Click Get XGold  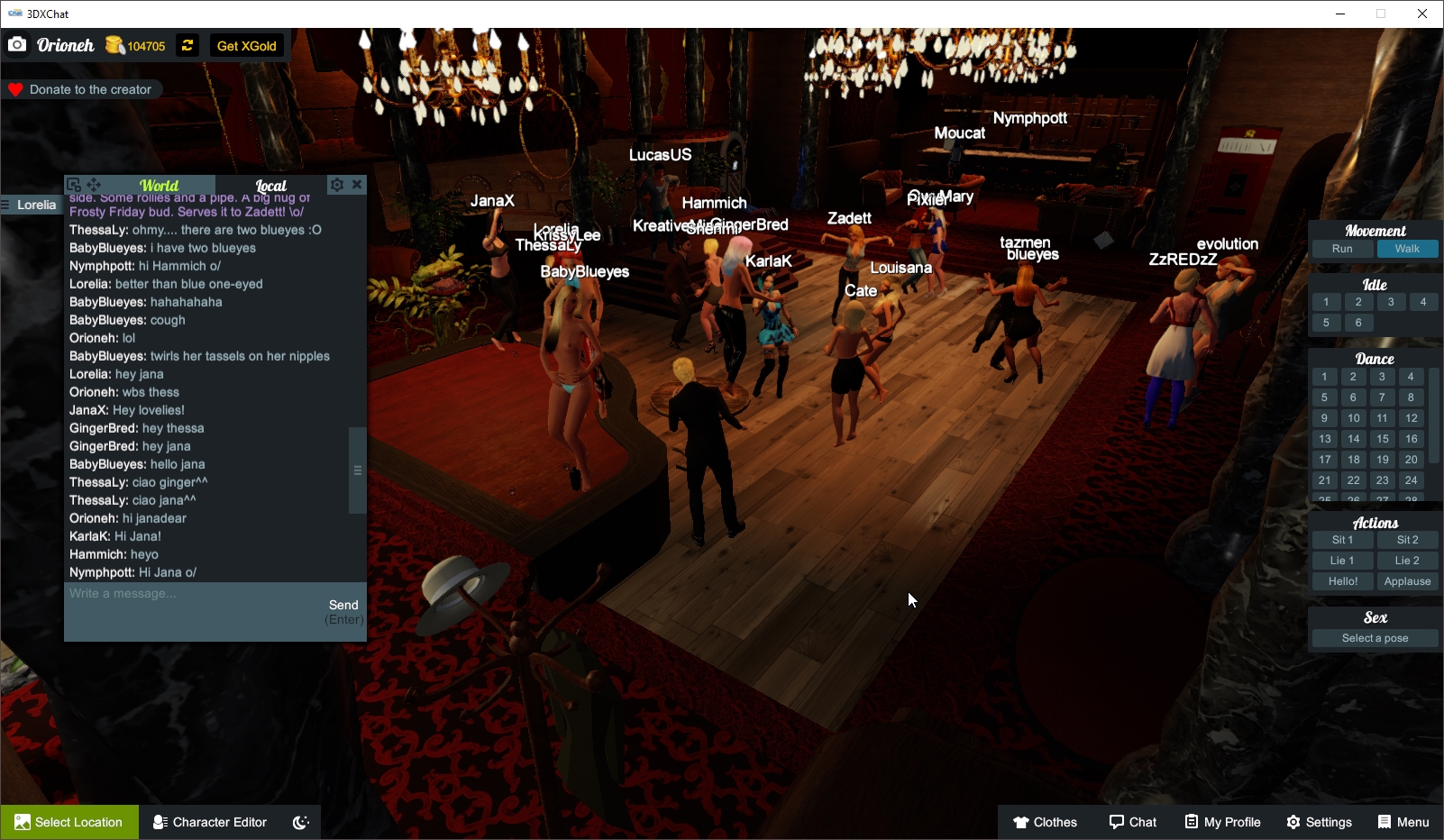click(x=246, y=45)
